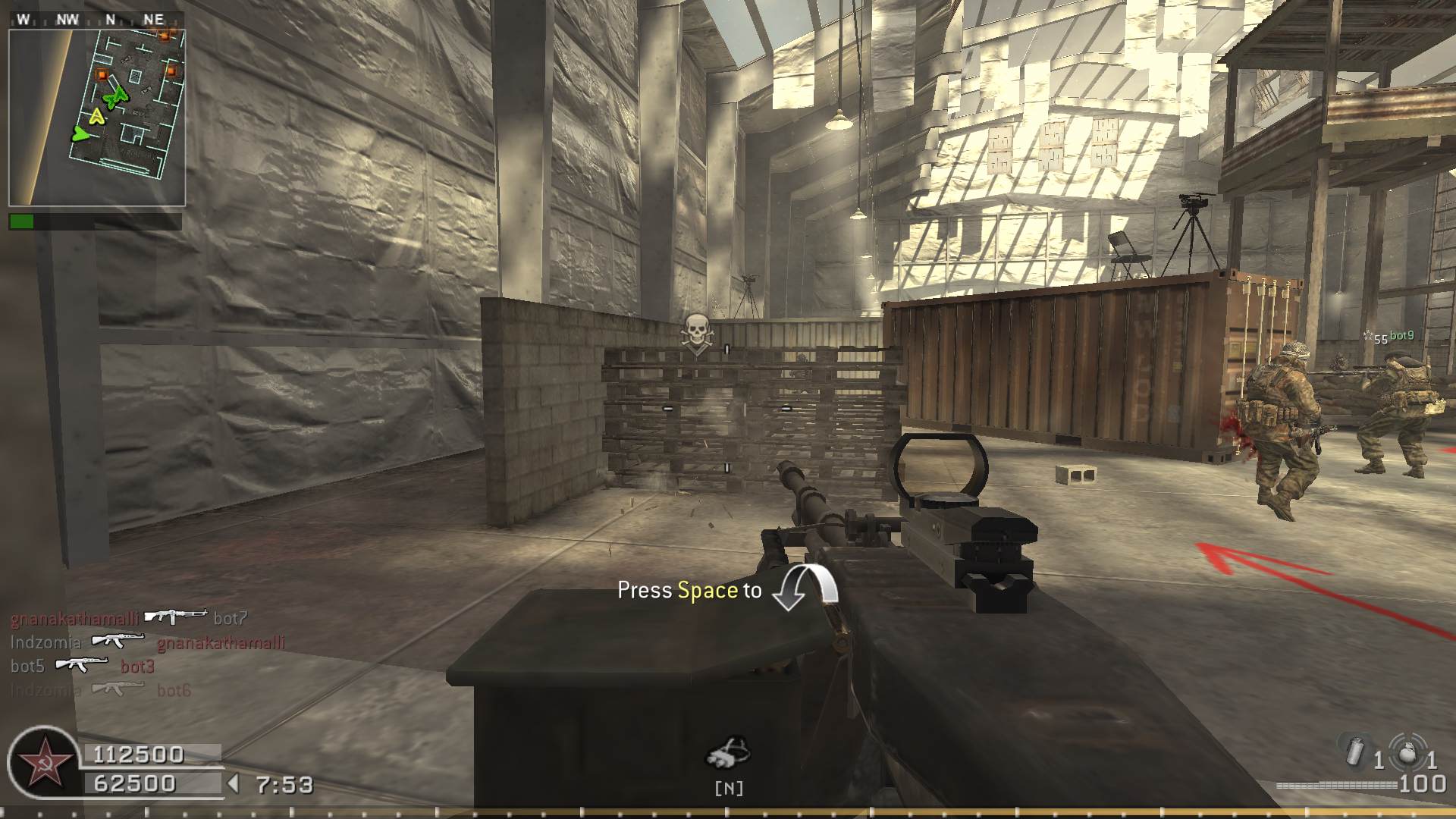
Task: Click the red star faction emblem
Action: coord(44,762)
